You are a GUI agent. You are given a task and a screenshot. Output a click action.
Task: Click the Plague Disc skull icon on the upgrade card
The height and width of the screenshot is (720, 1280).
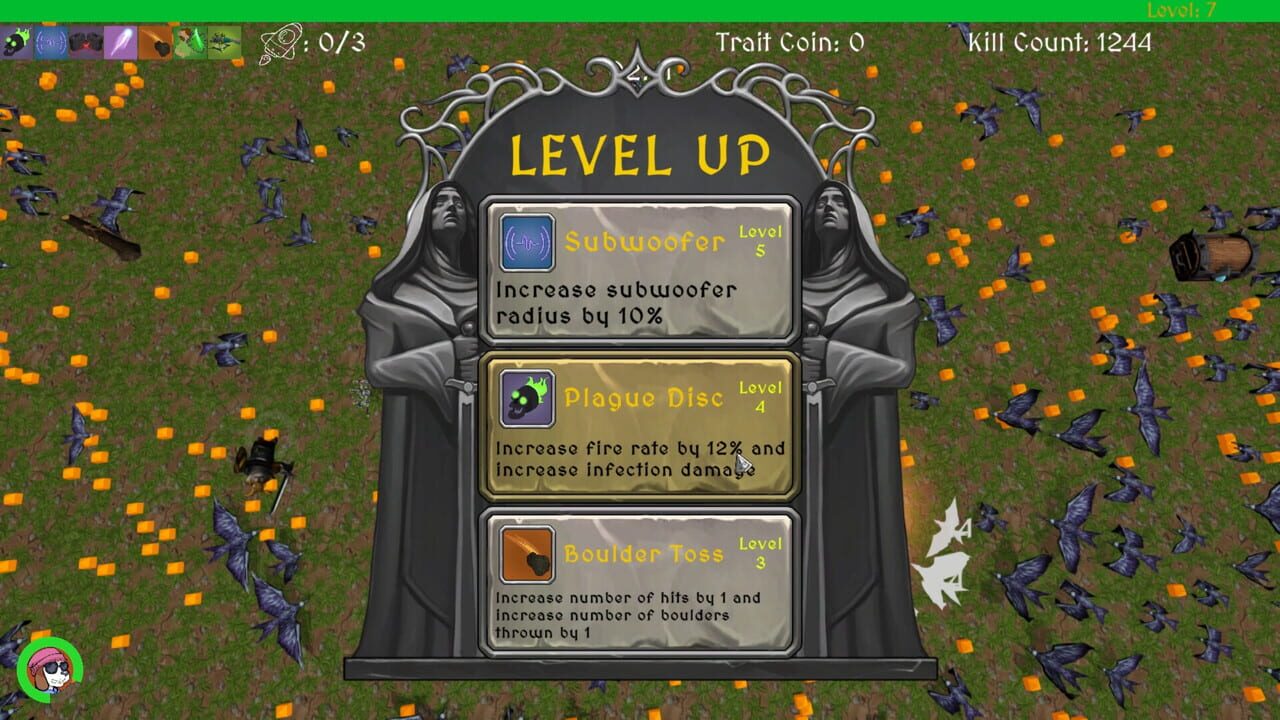pyautogui.click(x=527, y=399)
